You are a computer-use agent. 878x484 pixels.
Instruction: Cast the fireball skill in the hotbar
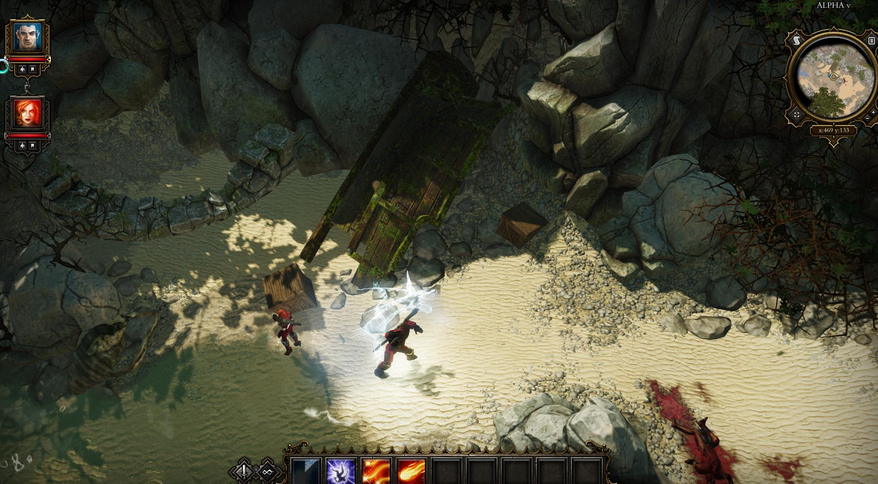(411, 471)
